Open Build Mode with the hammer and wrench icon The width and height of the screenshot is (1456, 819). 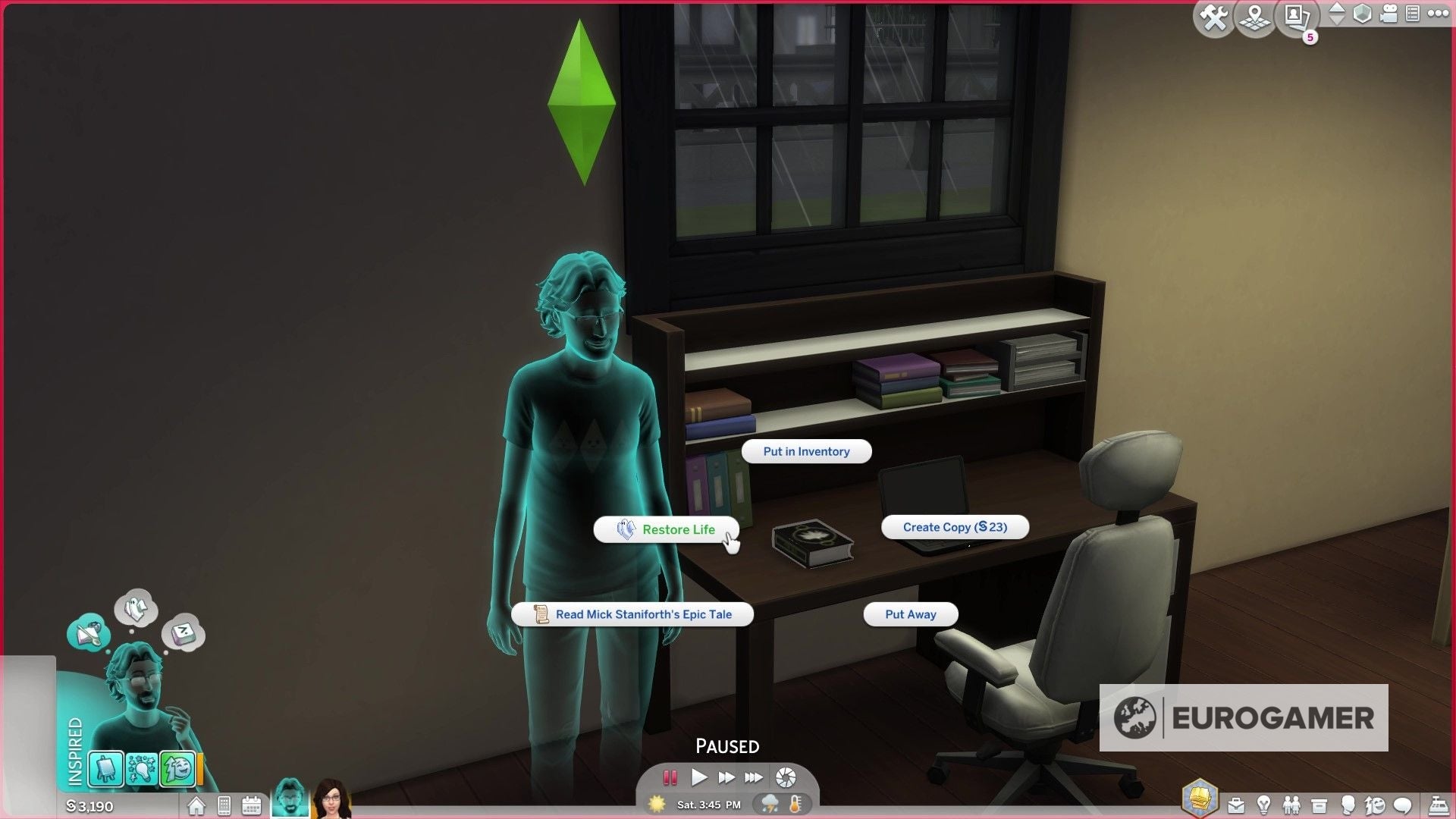(1213, 17)
